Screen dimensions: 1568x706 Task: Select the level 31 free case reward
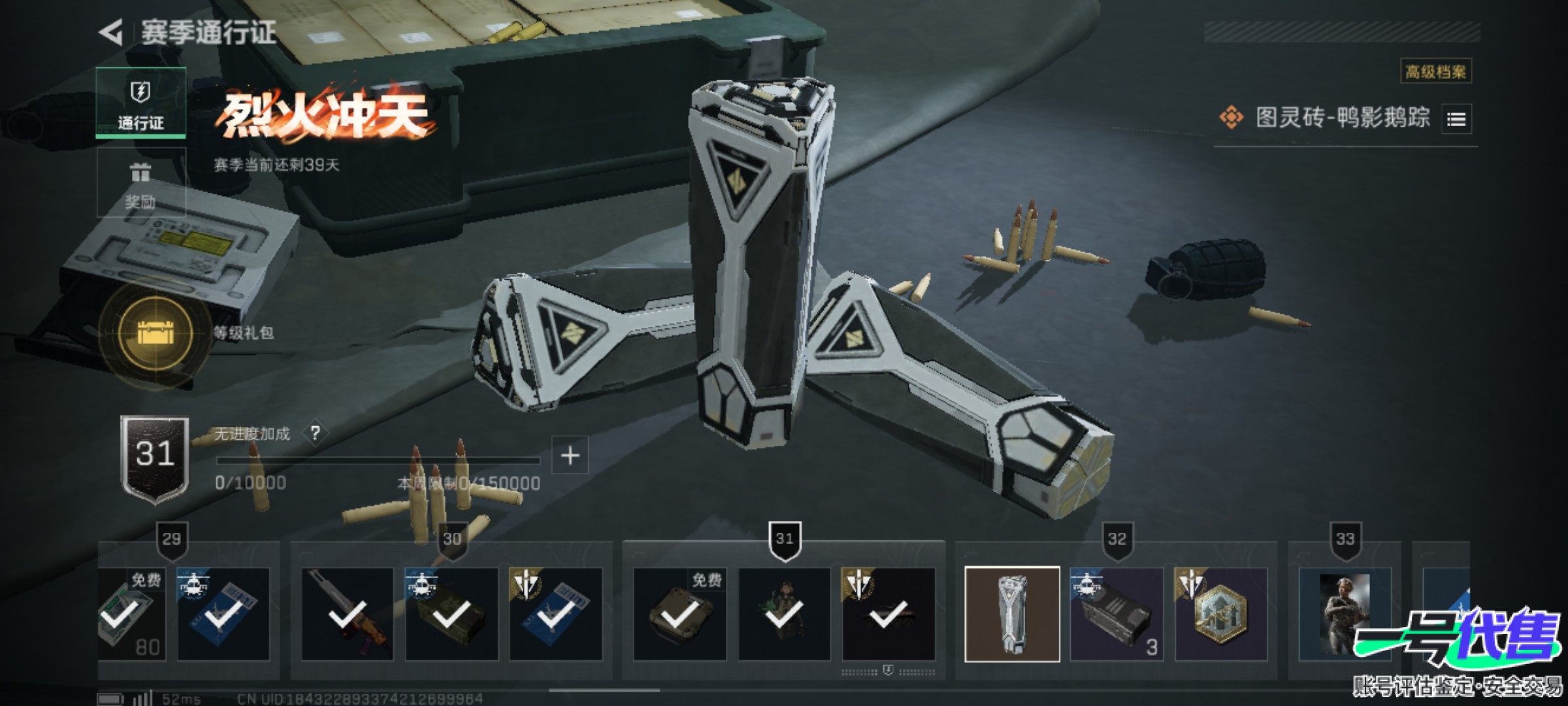(x=679, y=614)
